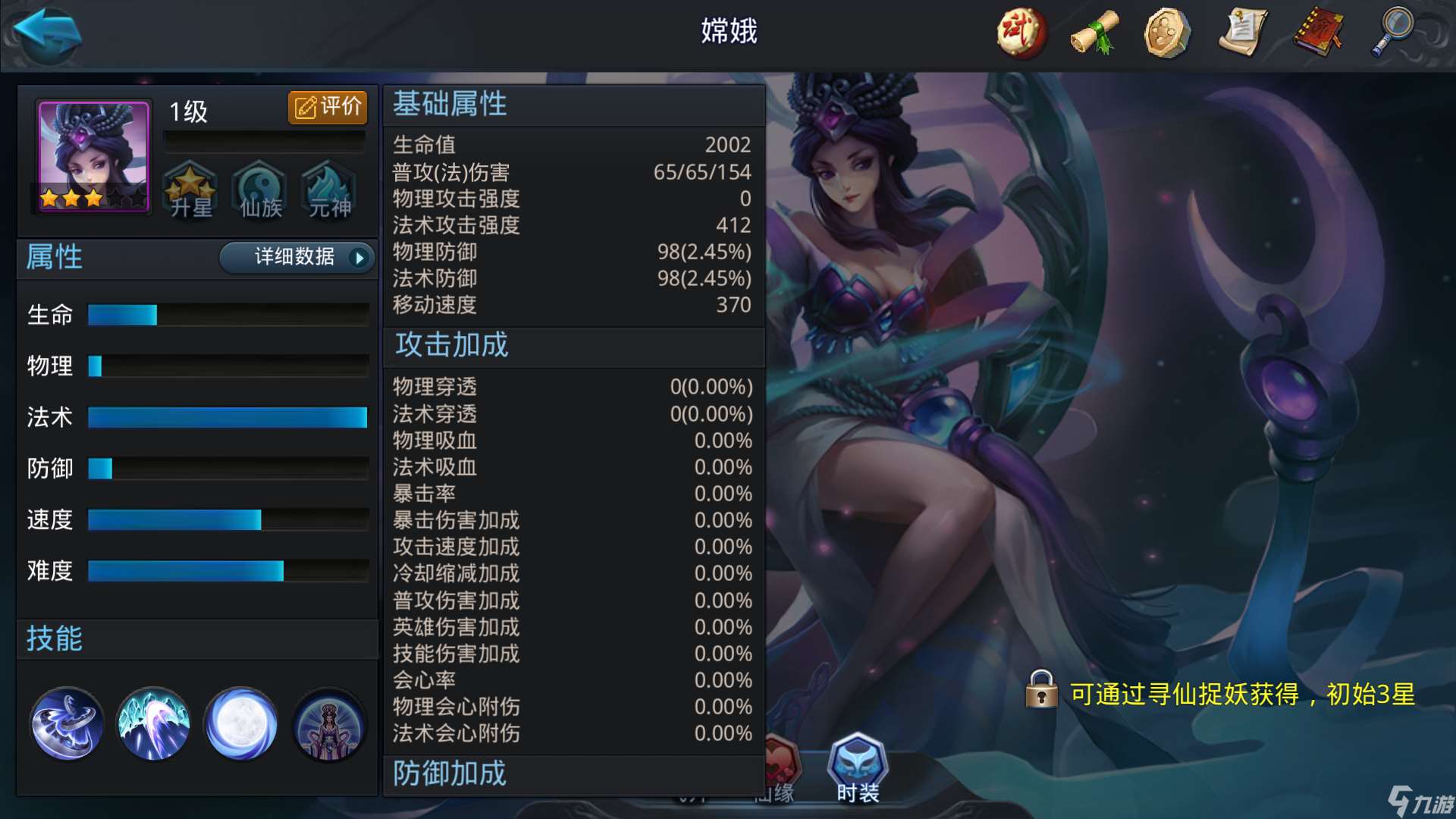点击评价按钮
1456x819 pixels.
pos(326,107)
